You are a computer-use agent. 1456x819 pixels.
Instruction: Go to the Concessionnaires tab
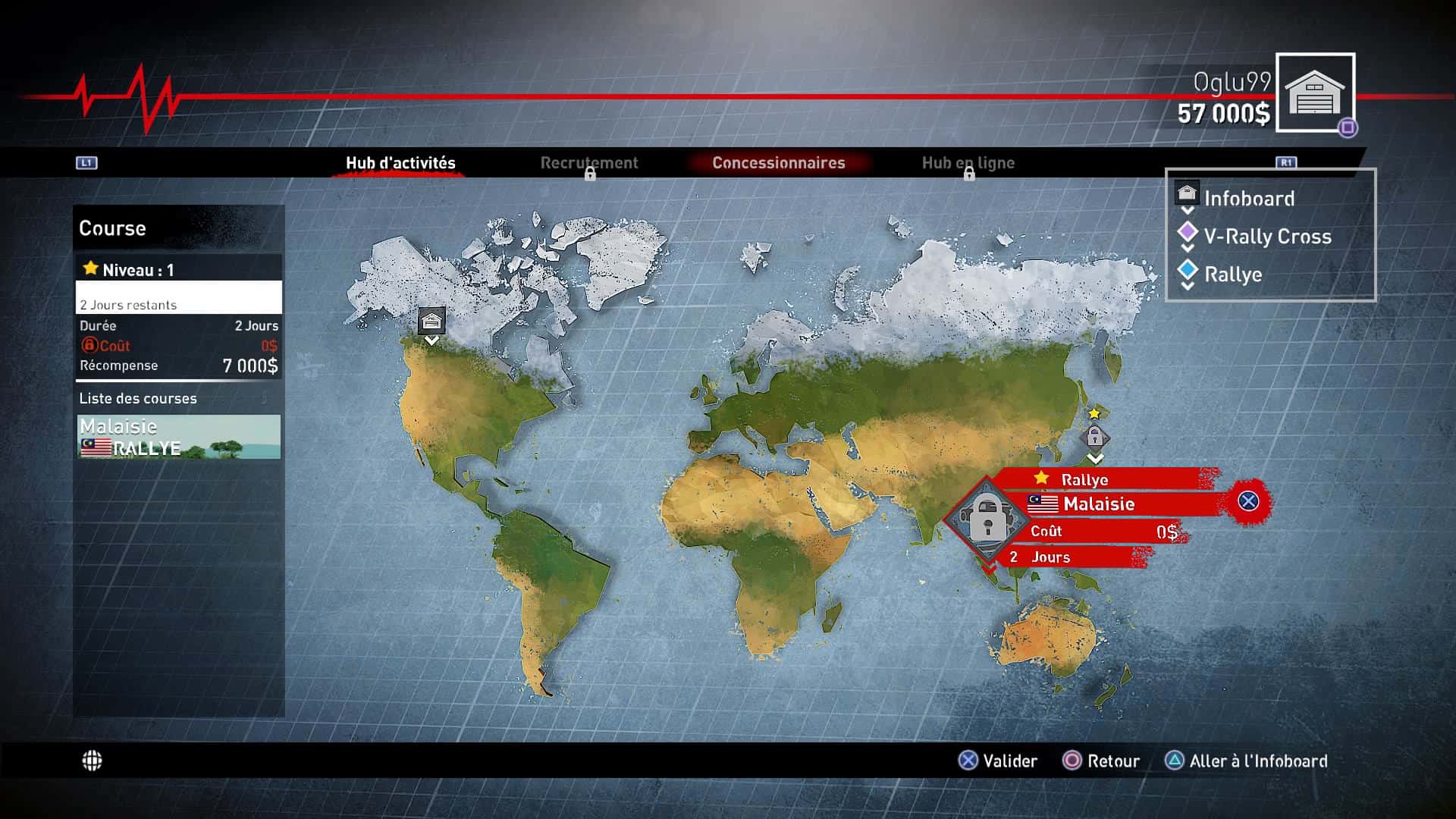click(x=778, y=163)
